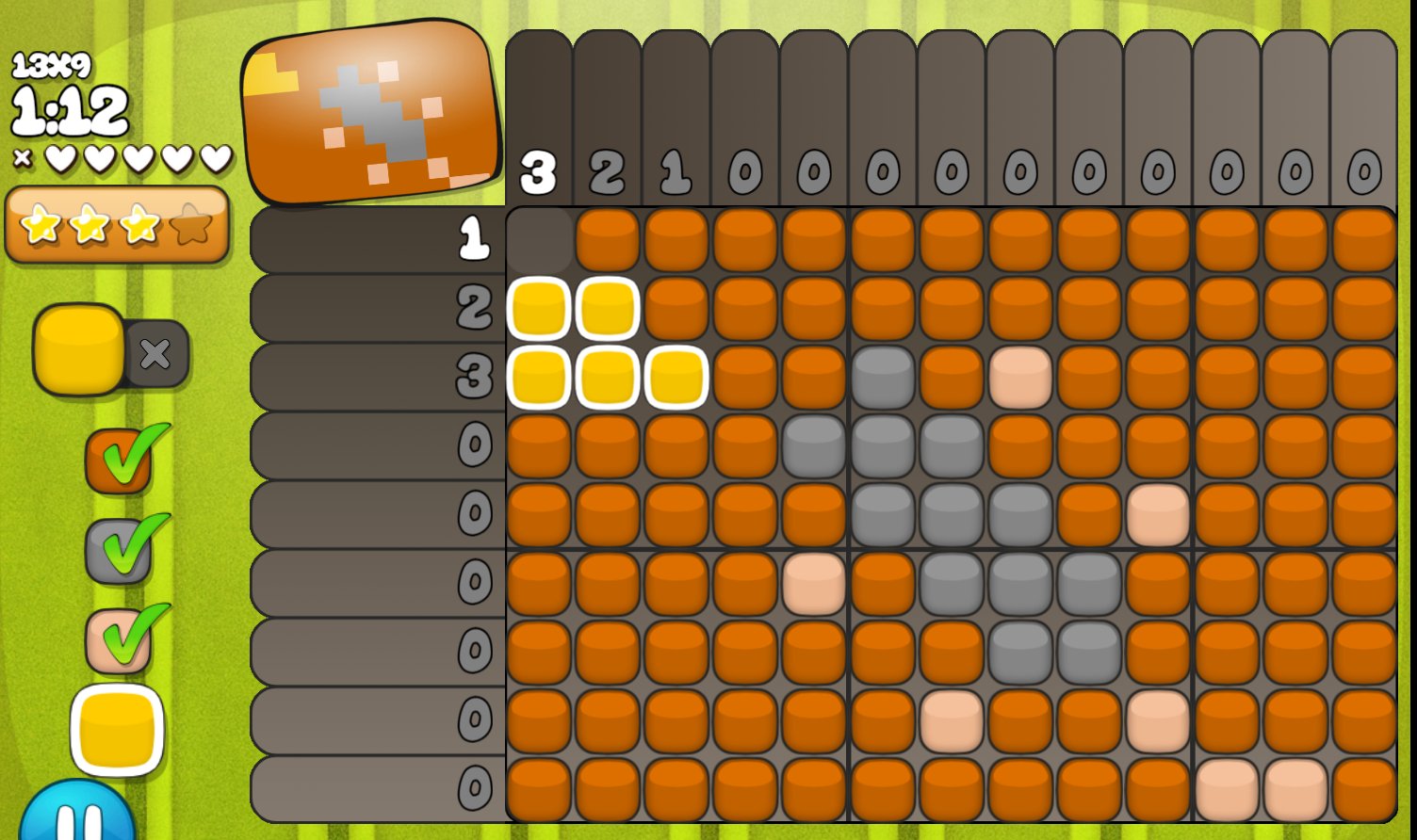Choose the completed orange color swatch
1417x840 pixels.
119,461
